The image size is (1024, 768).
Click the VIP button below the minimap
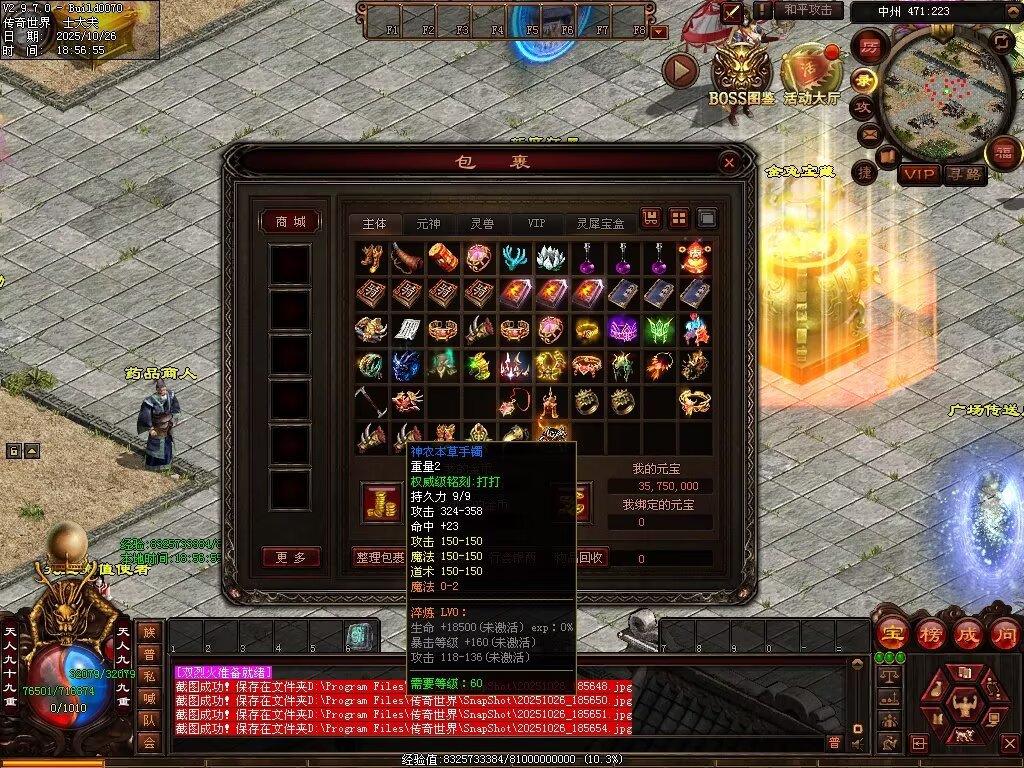(919, 174)
